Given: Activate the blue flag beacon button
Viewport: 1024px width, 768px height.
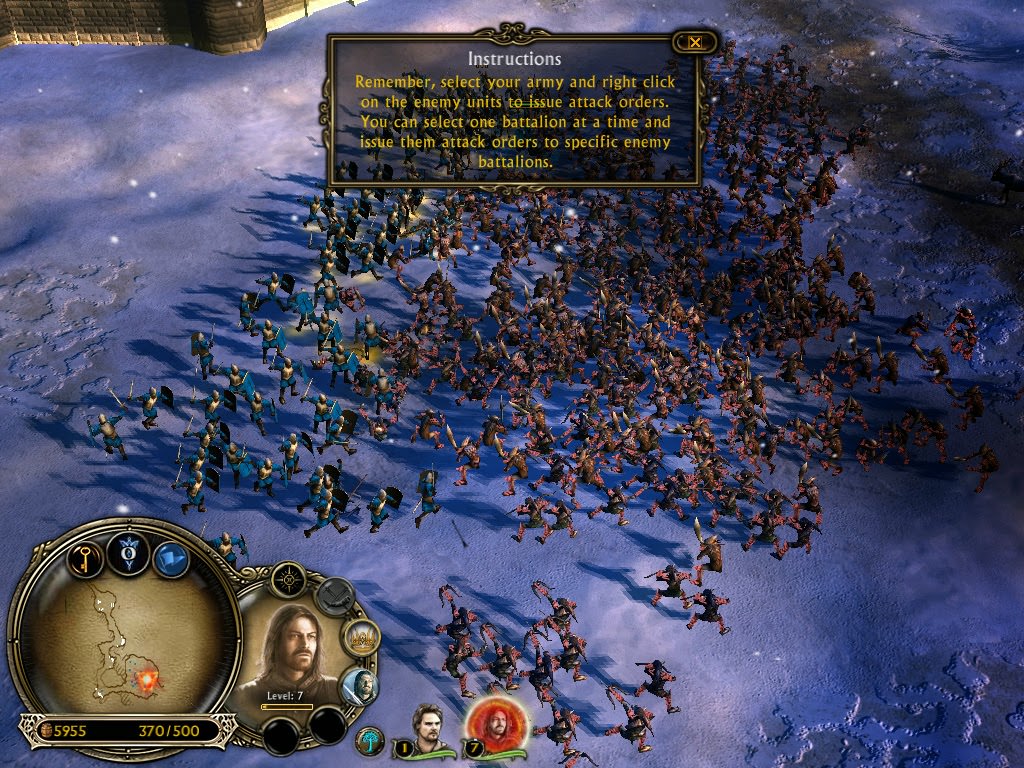Looking at the screenshot, I should [171, 559].
